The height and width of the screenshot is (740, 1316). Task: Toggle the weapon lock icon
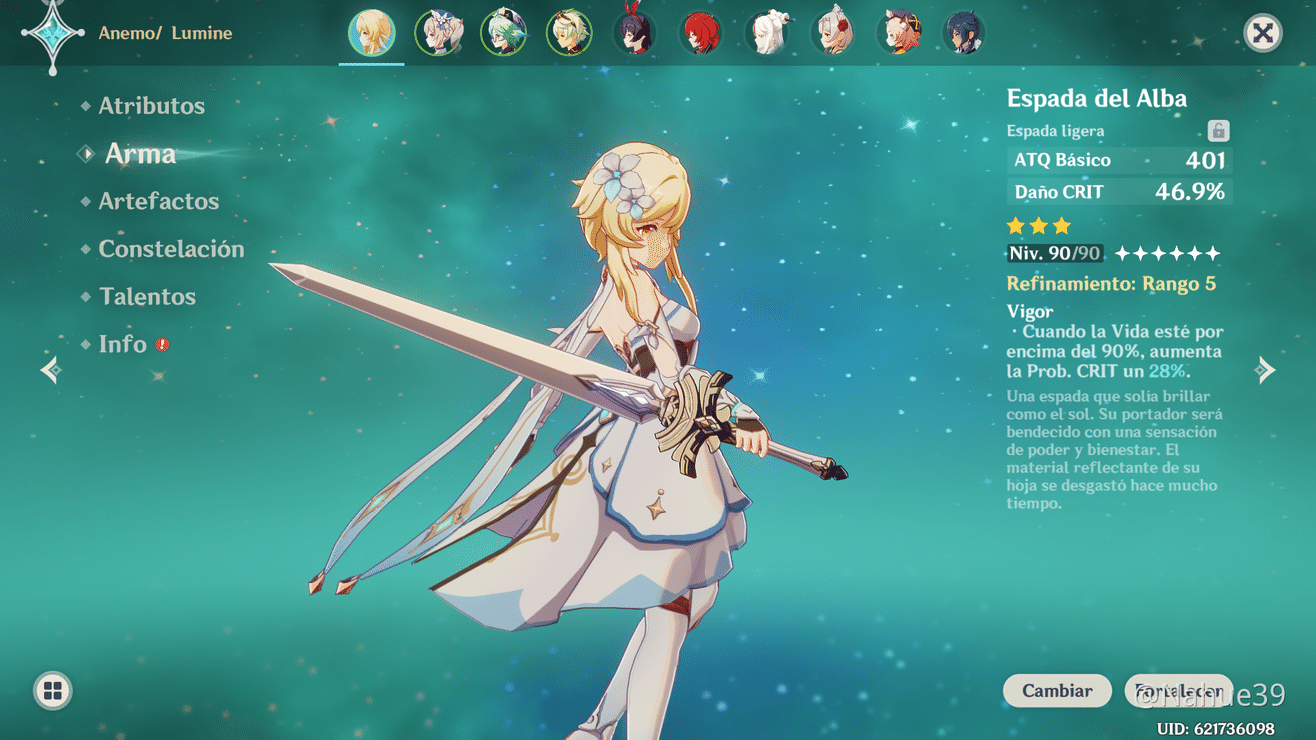pyautogui.click(x=1218, y=131)
